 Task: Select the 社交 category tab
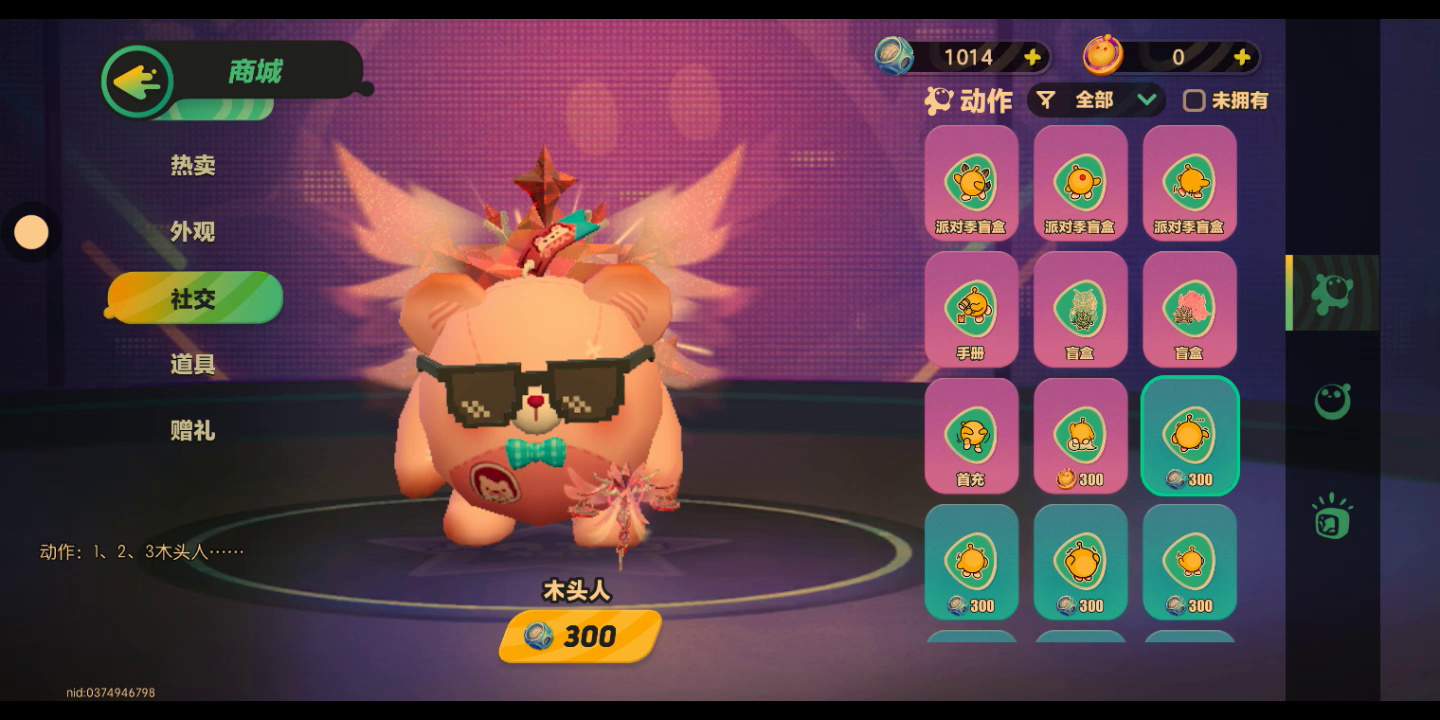click(x=194, y=298)
